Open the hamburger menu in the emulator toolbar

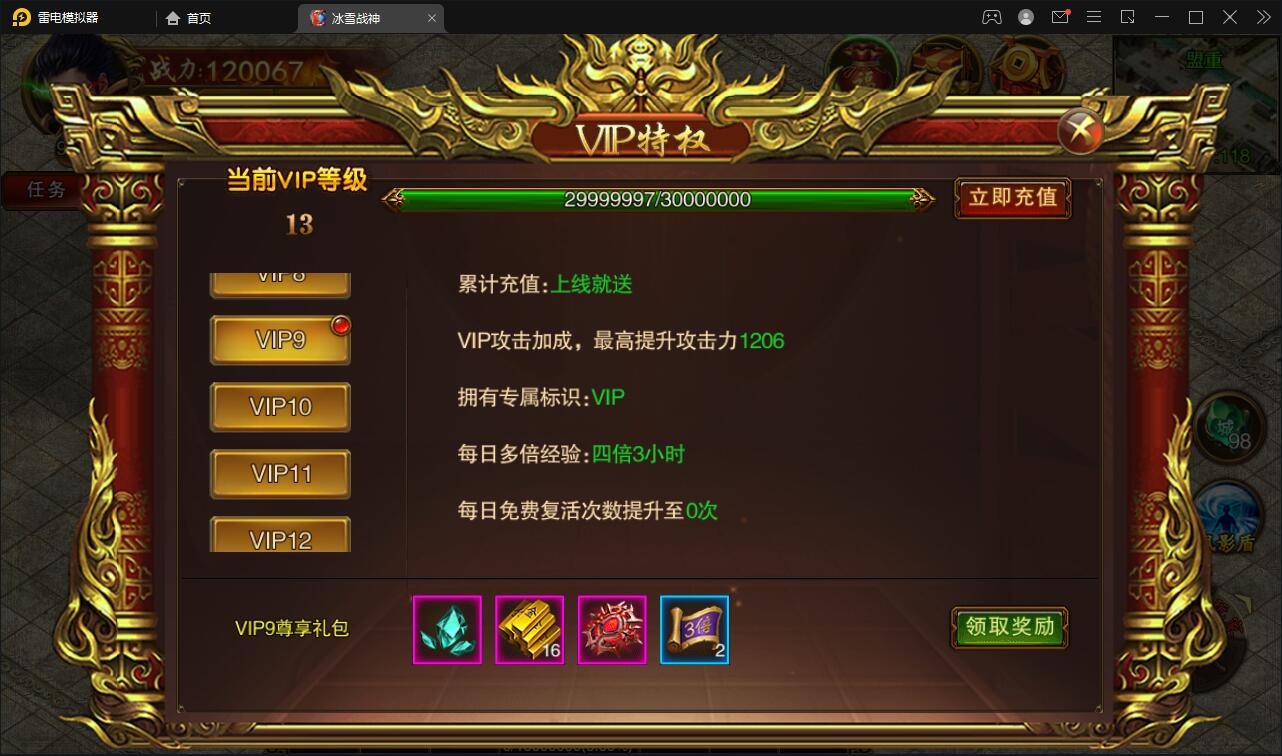pyautogui.click(x=1094, y=17)
